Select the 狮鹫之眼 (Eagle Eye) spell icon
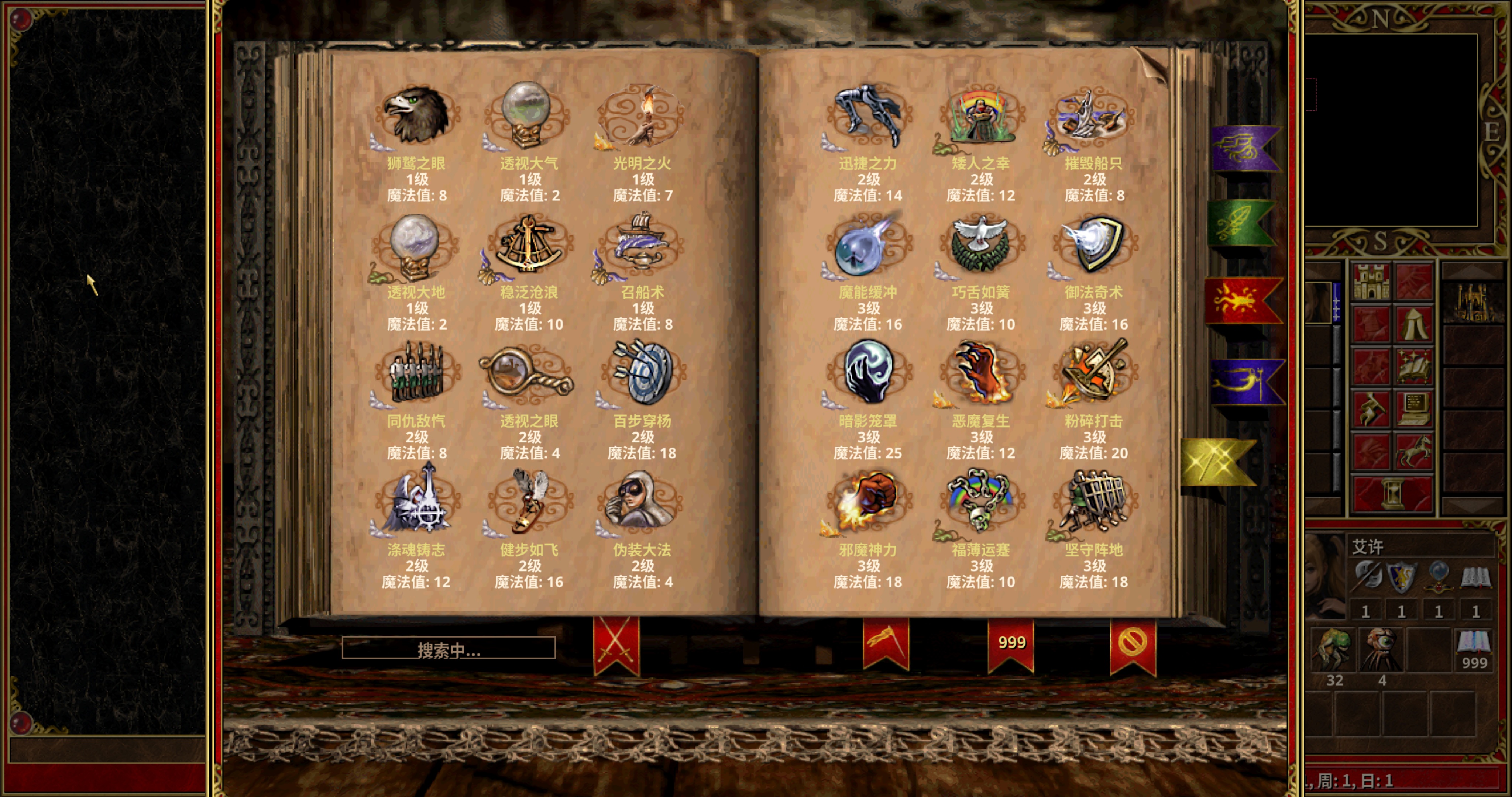Image resolution: width=1512 pixels, height=797 pixels. coord(417,114)
